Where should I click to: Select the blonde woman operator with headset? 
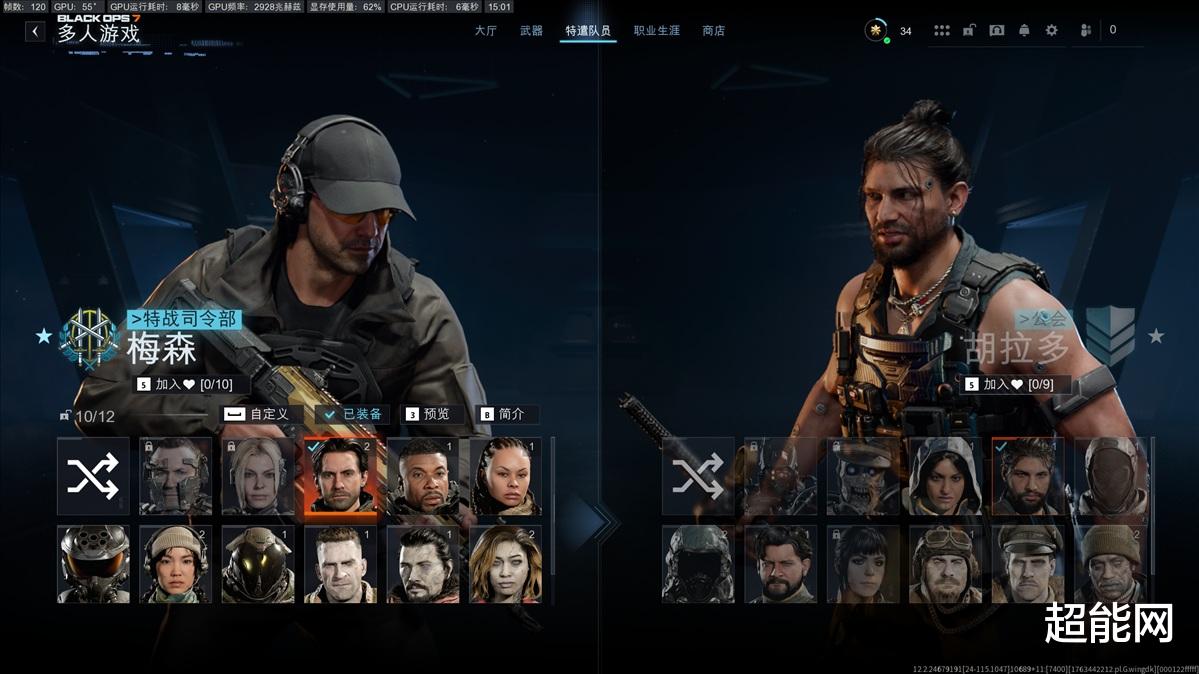point(258,476)
